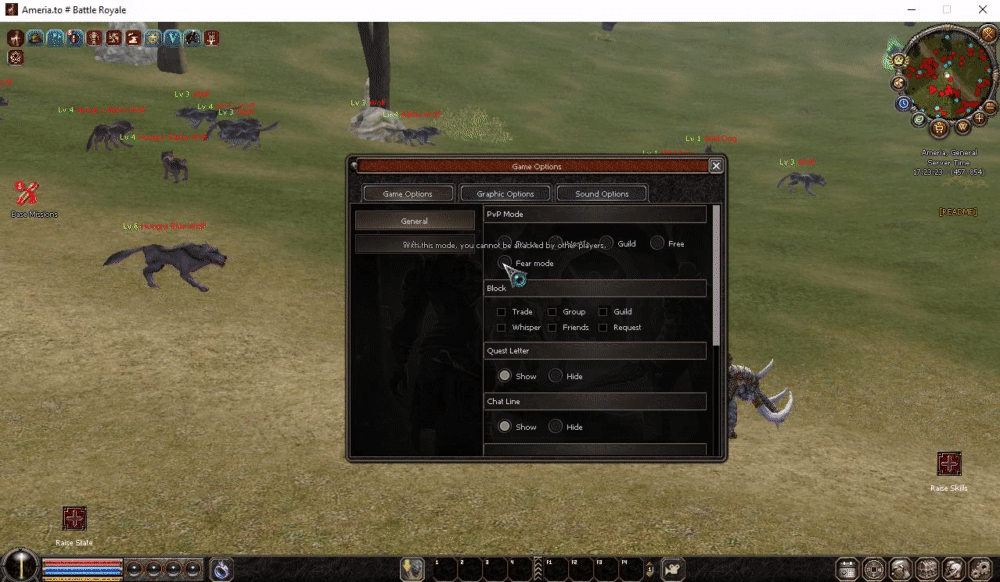The width and height of the screenshot is (1000, 582).
Task: Choose Hide for Chat Line
Action: [555, 426]
